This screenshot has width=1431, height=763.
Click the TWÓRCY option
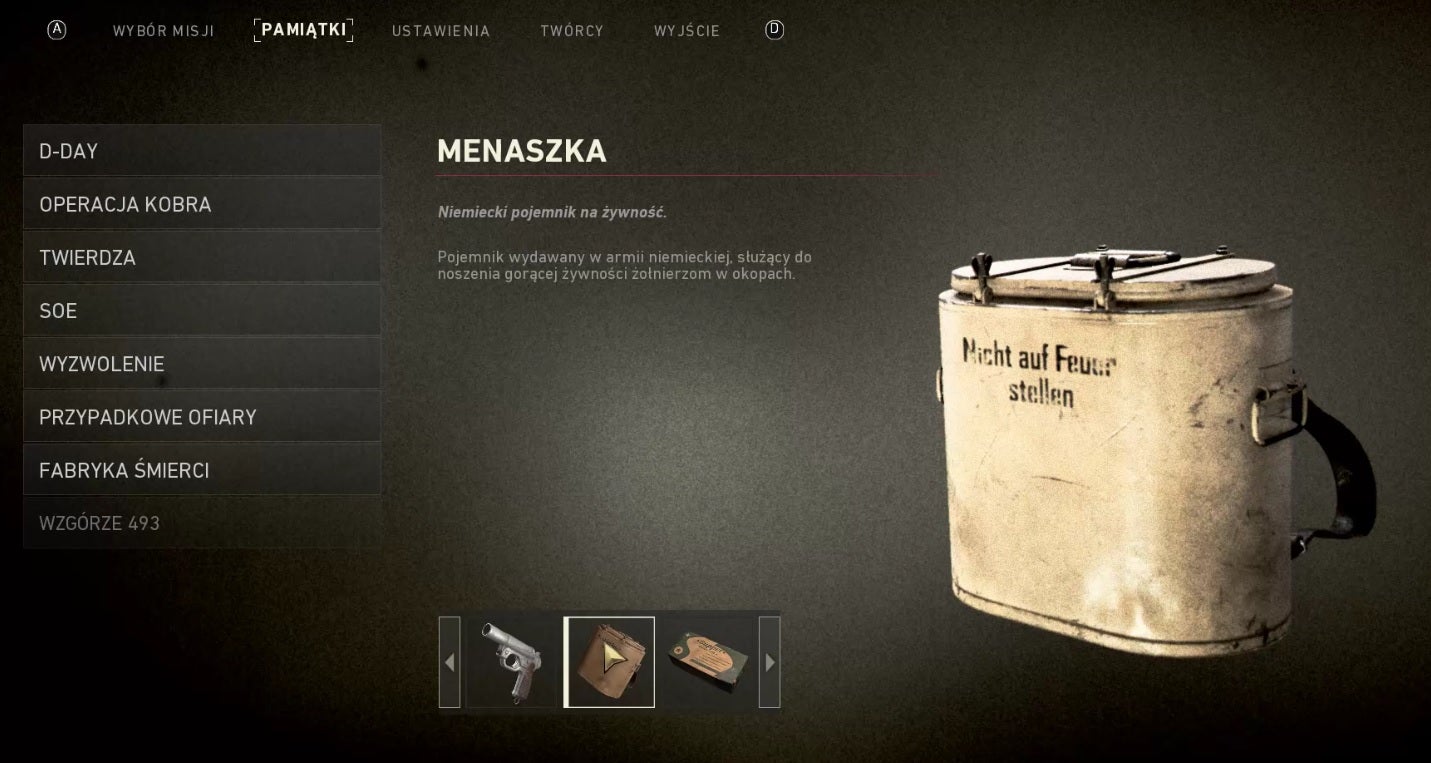click(571, 30)
